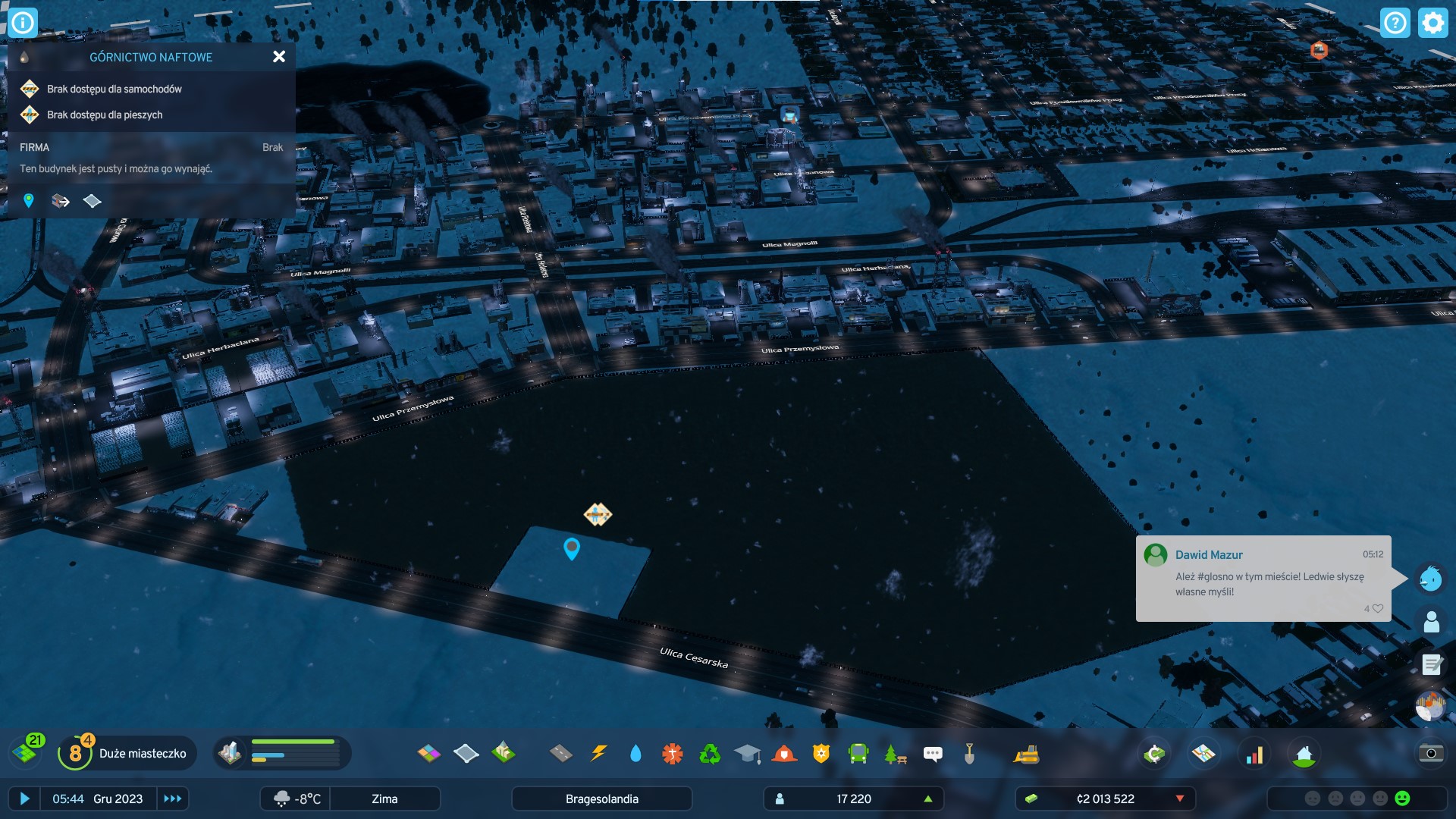The width and height of the screenshot is (1456, 819).
Task: Like Dawid Mazur's chirp
Action: click(x=1376, y=608)
